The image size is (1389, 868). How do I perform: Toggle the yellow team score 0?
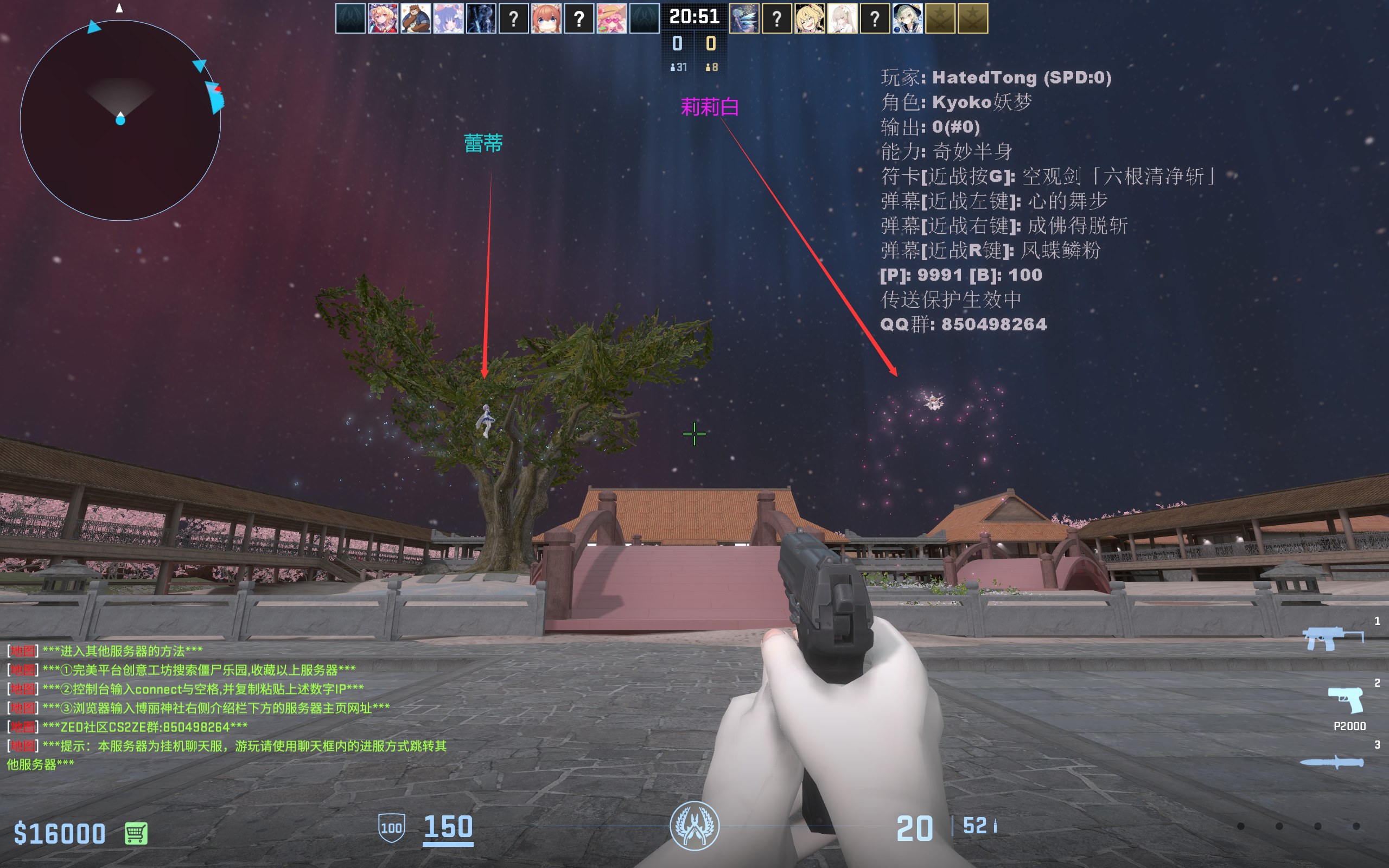pos(711,42)
